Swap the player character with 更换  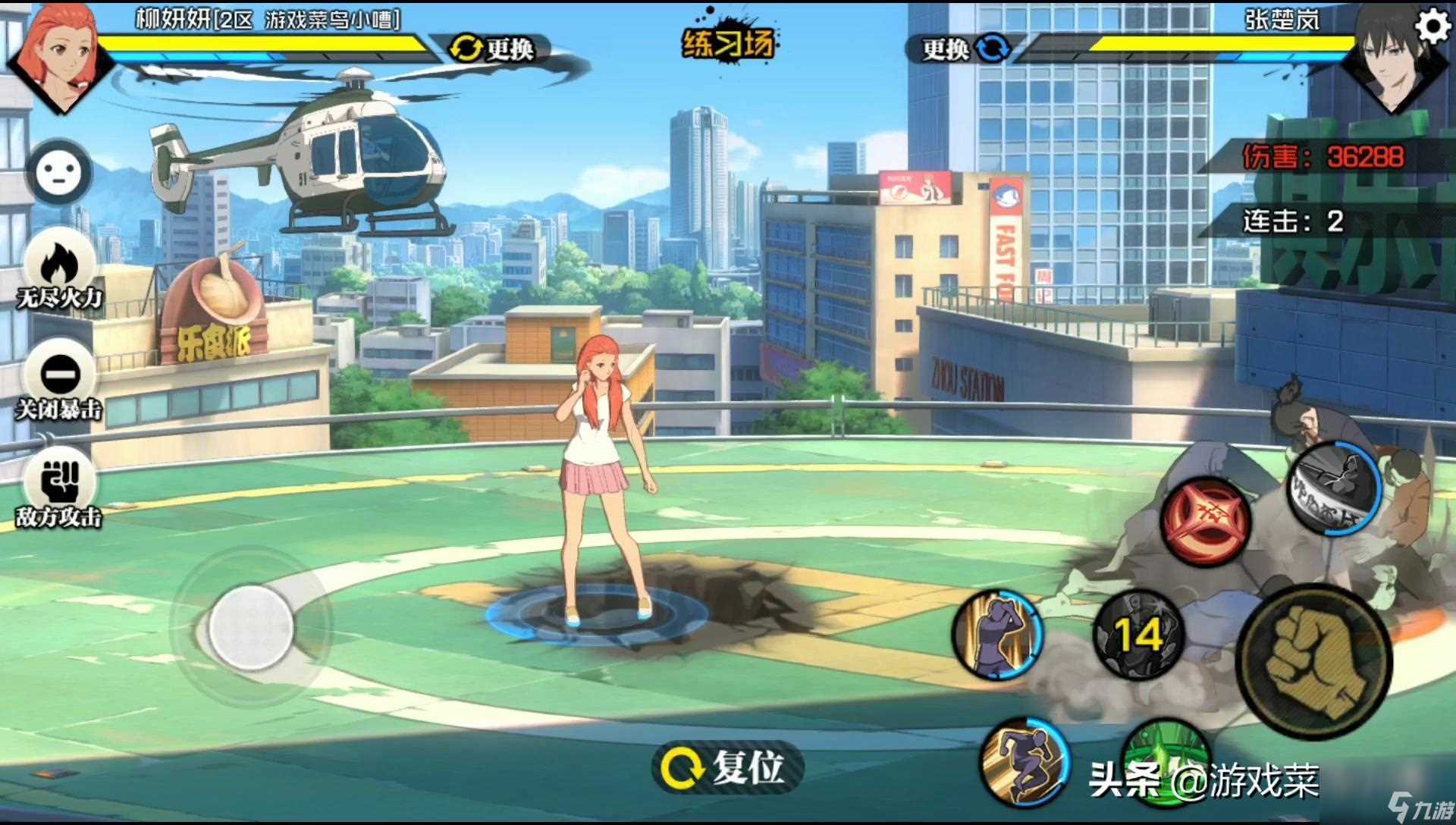pyautogui.click(x=493, y=49)
